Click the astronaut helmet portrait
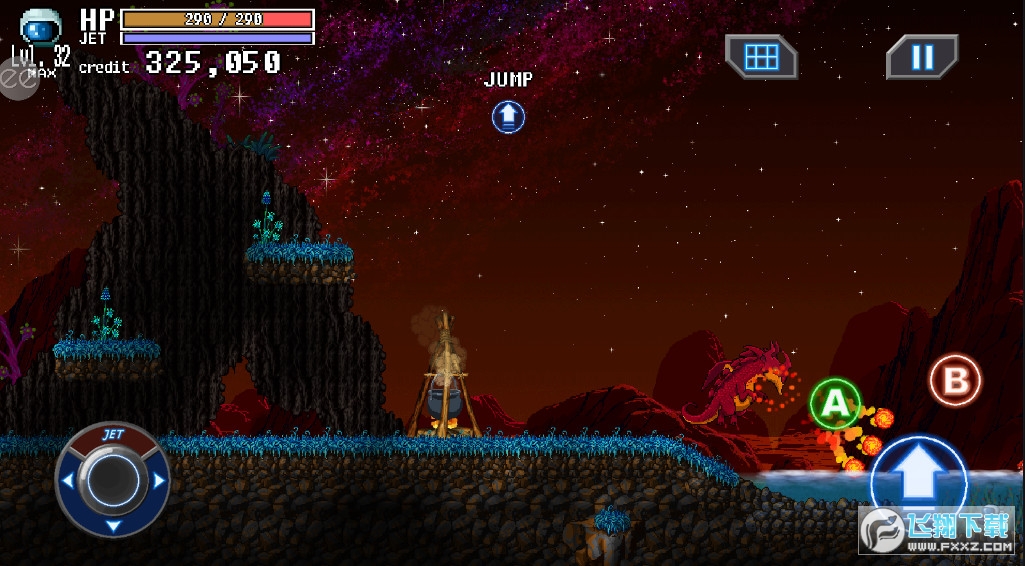The width and height of the screenshot is (1025, 566). point(41,26)
